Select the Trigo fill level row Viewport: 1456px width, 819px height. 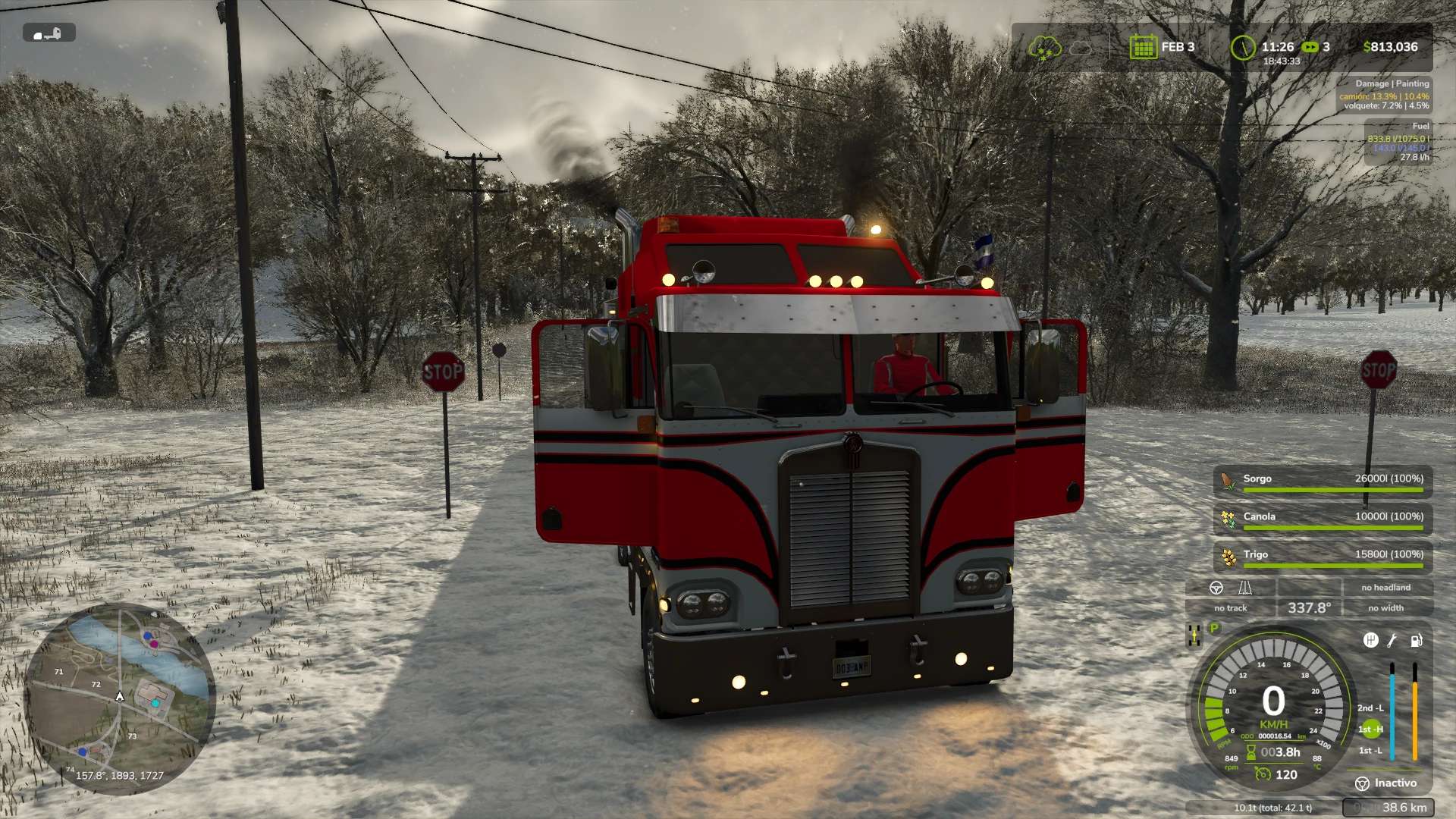coord(1323,557)
